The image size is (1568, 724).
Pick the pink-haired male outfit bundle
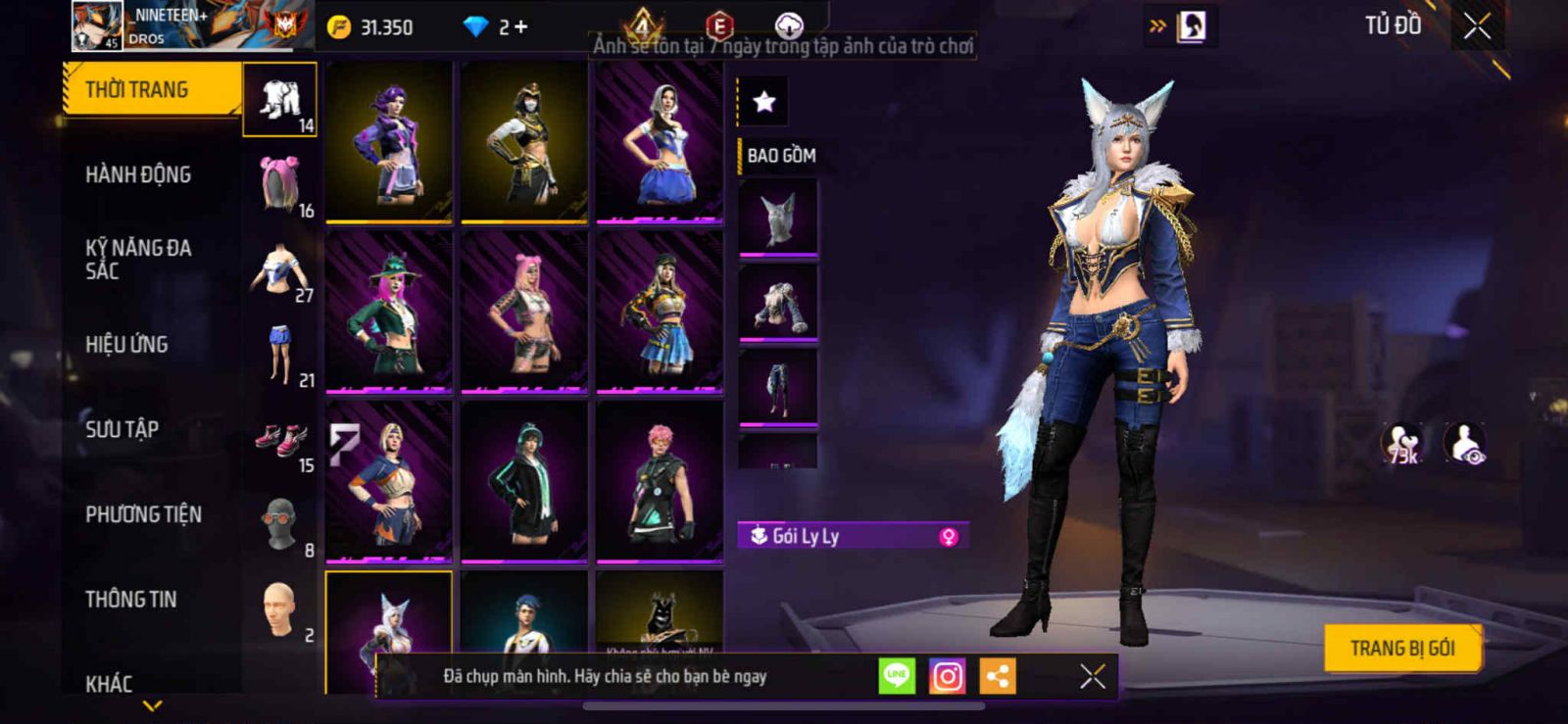(x=660, y=482)
